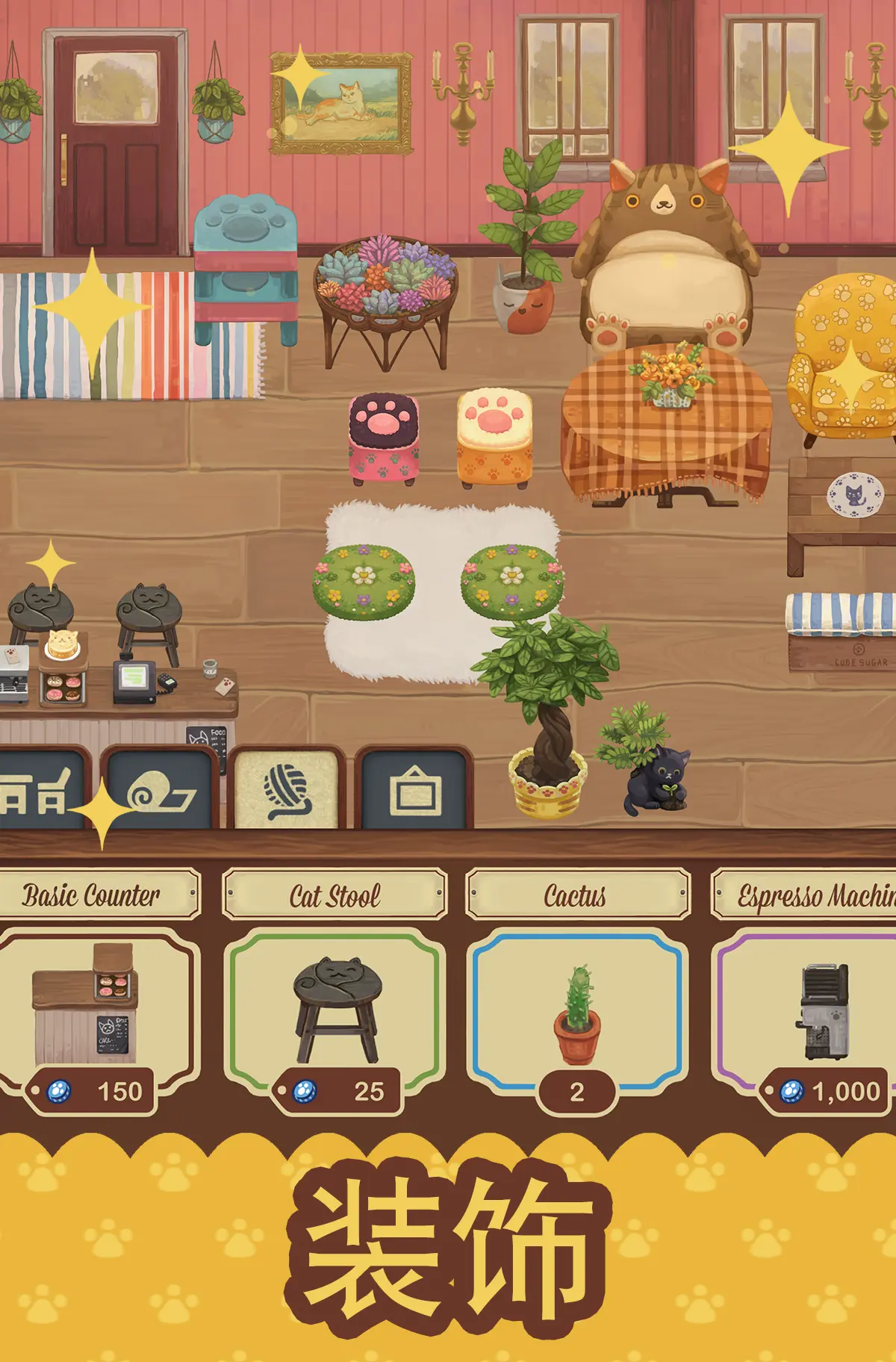Screen dimensions: 896x1362
Task: Buy the Cat Stool for 25 gems
Action: (340, 1092)
